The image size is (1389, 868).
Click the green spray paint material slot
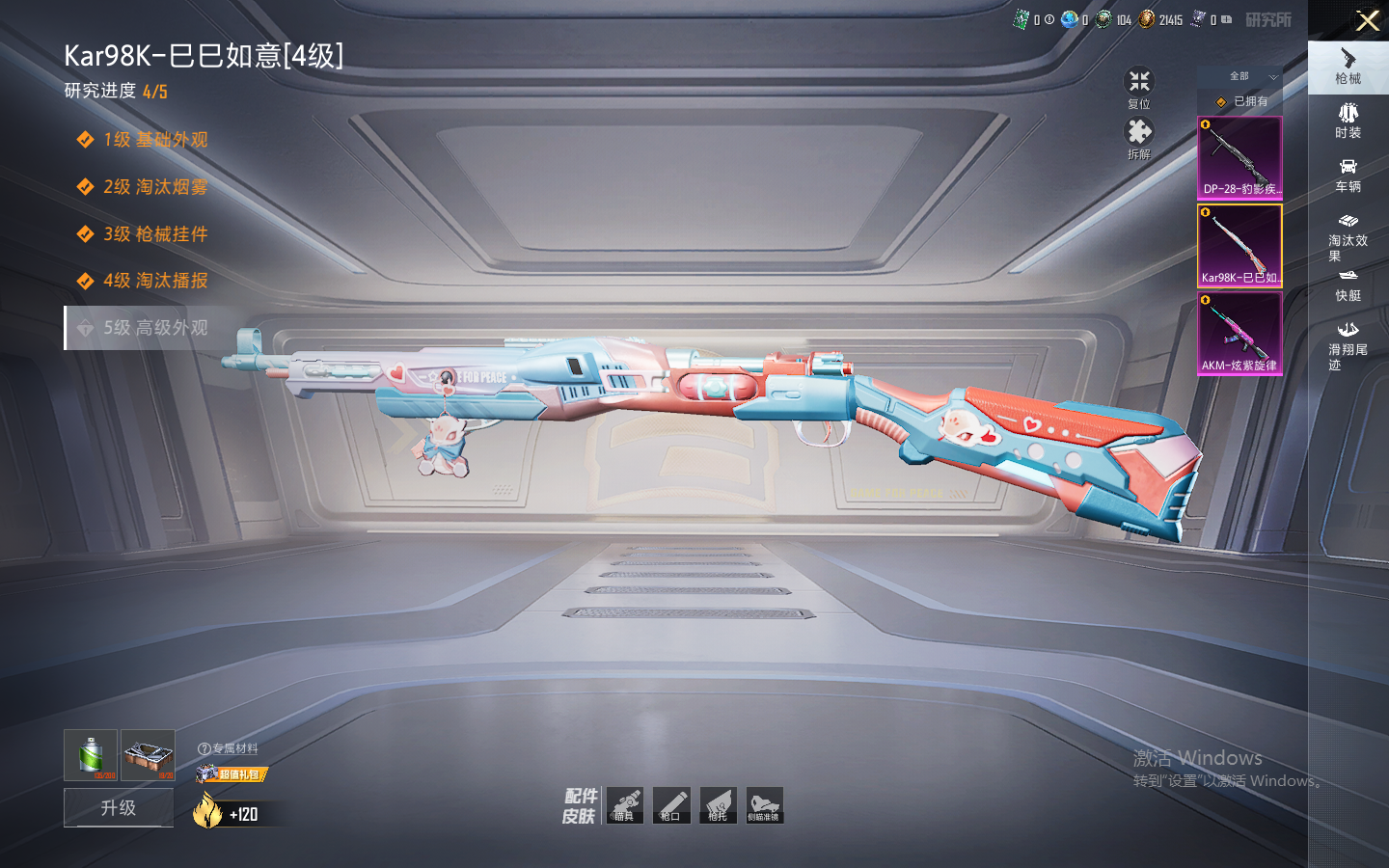91,754
